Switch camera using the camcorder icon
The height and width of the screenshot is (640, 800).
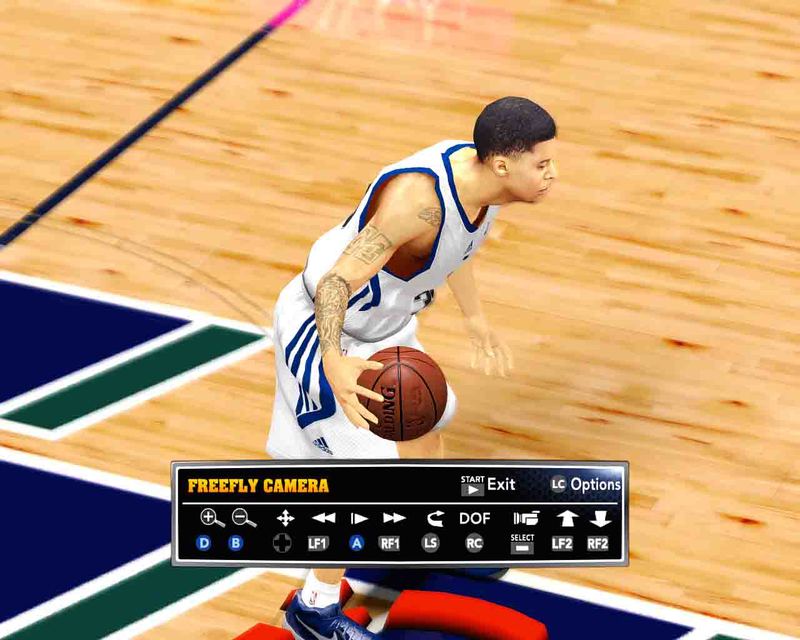pyautogui.click(x=525, y=518)
